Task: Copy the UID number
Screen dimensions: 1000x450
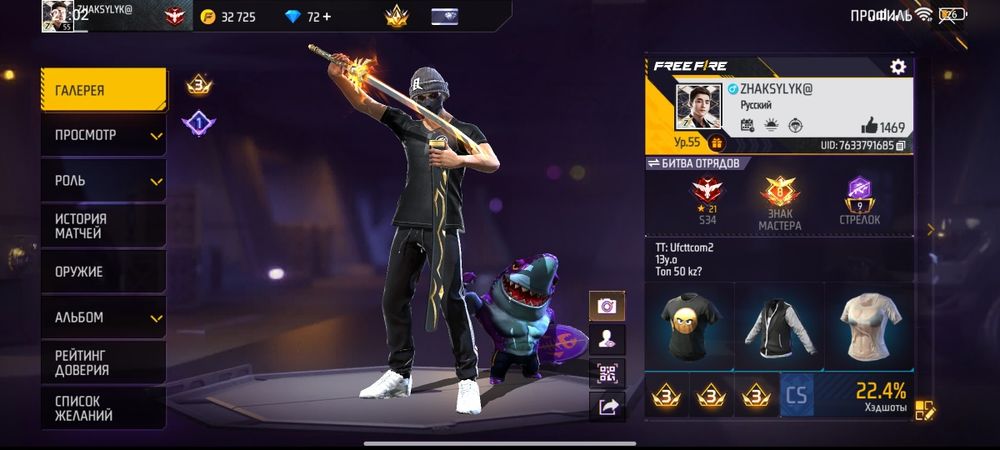Action: point(901,146)
